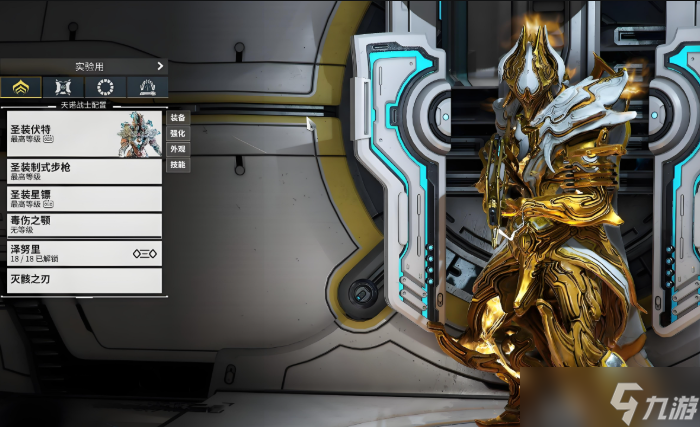Select the 毒伤之颚 melee slot
The width and height of the screenshot is (700, 427).
click(83, 225)
